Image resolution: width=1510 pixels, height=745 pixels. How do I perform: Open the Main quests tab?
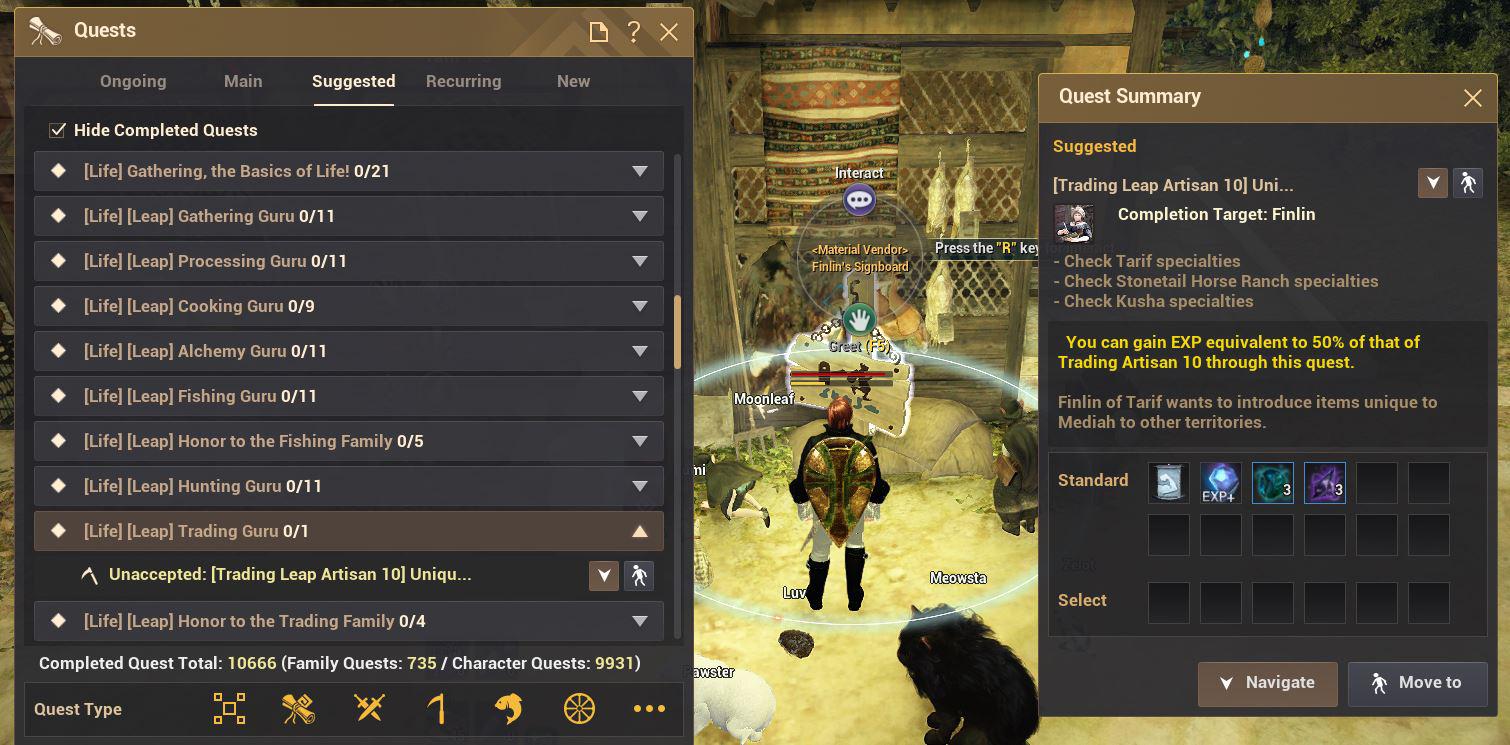[242, 81]
